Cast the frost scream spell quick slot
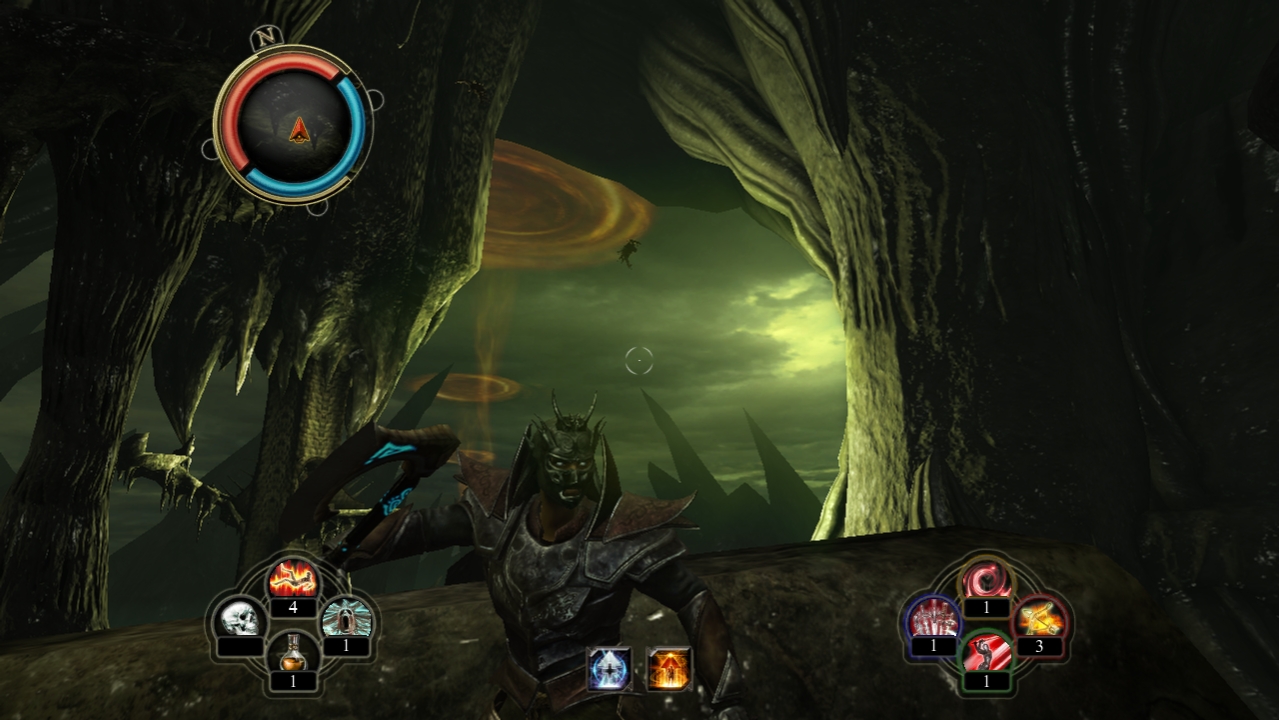The image size is (1280, 720). [x=347, y=617]
